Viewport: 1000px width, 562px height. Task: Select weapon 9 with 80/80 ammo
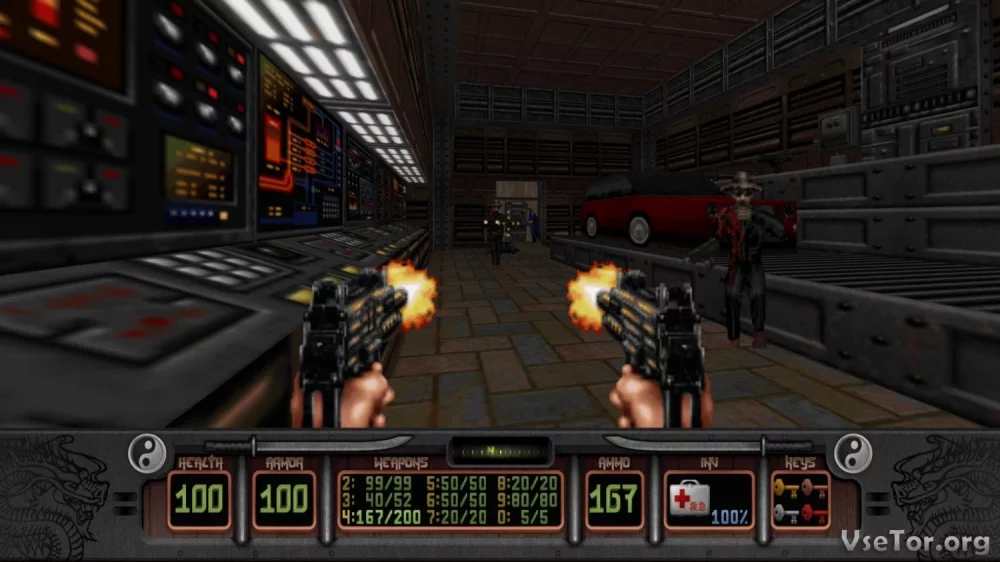pos(530,500)
